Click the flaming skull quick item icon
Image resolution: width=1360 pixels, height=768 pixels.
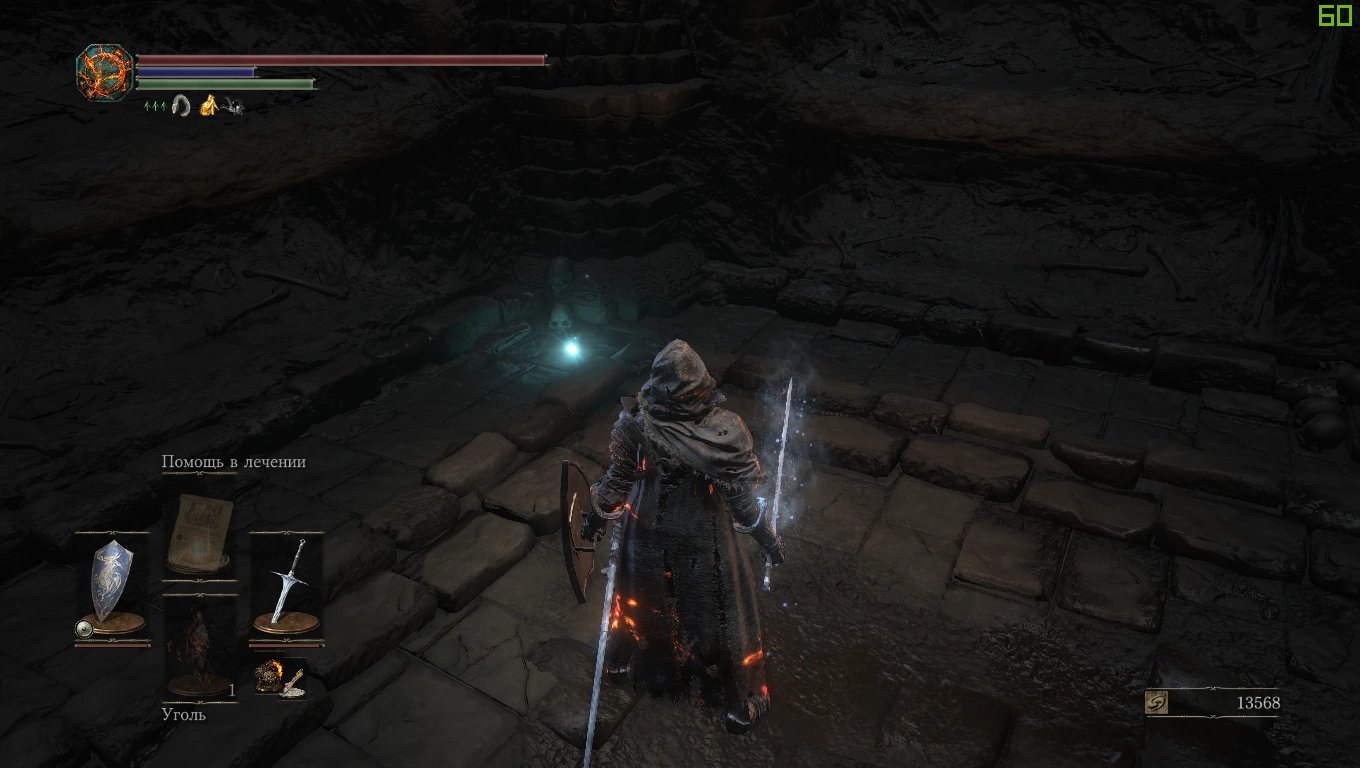[x=267, y=676]
